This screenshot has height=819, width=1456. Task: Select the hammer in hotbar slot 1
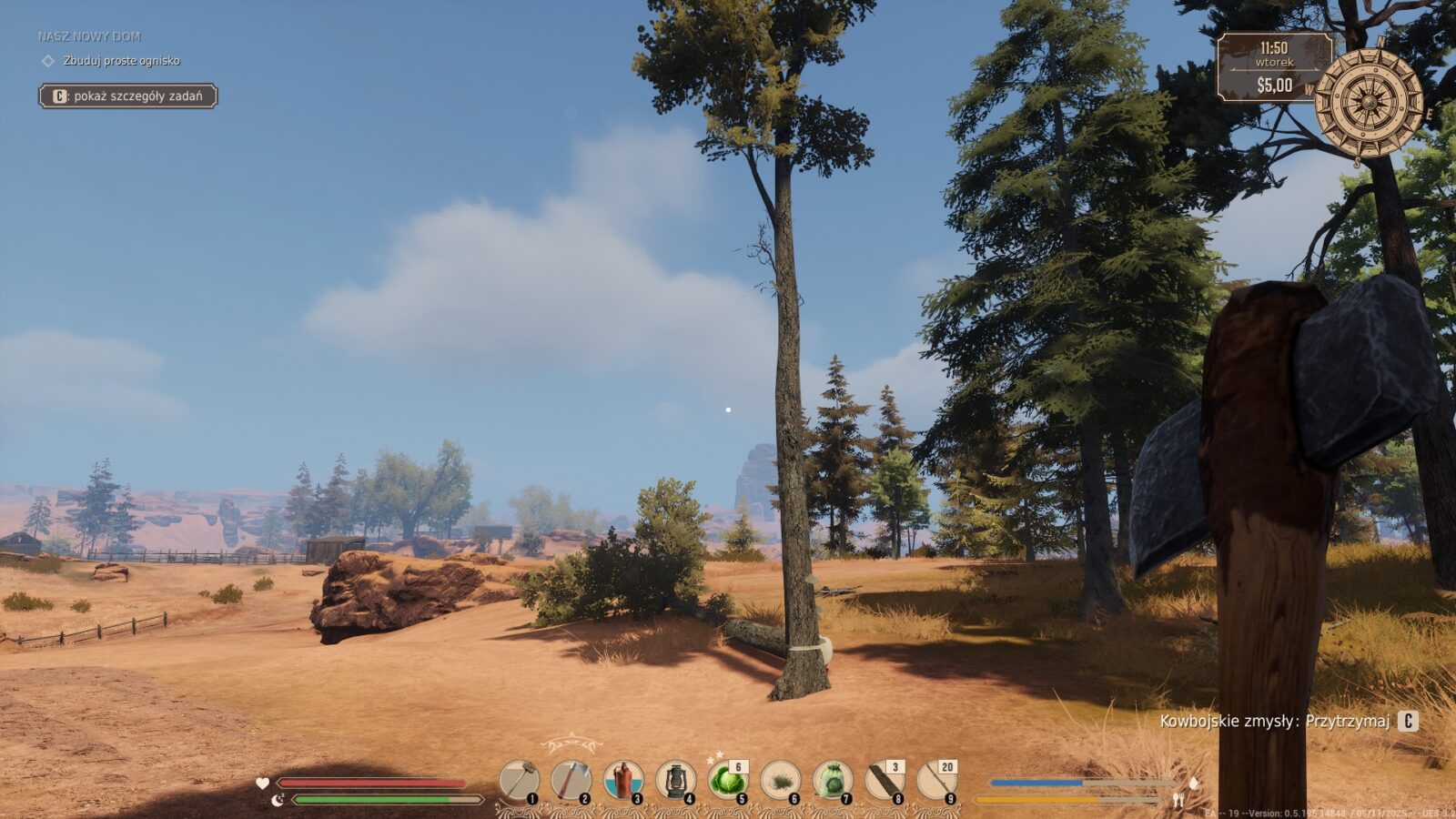[520, 781]
